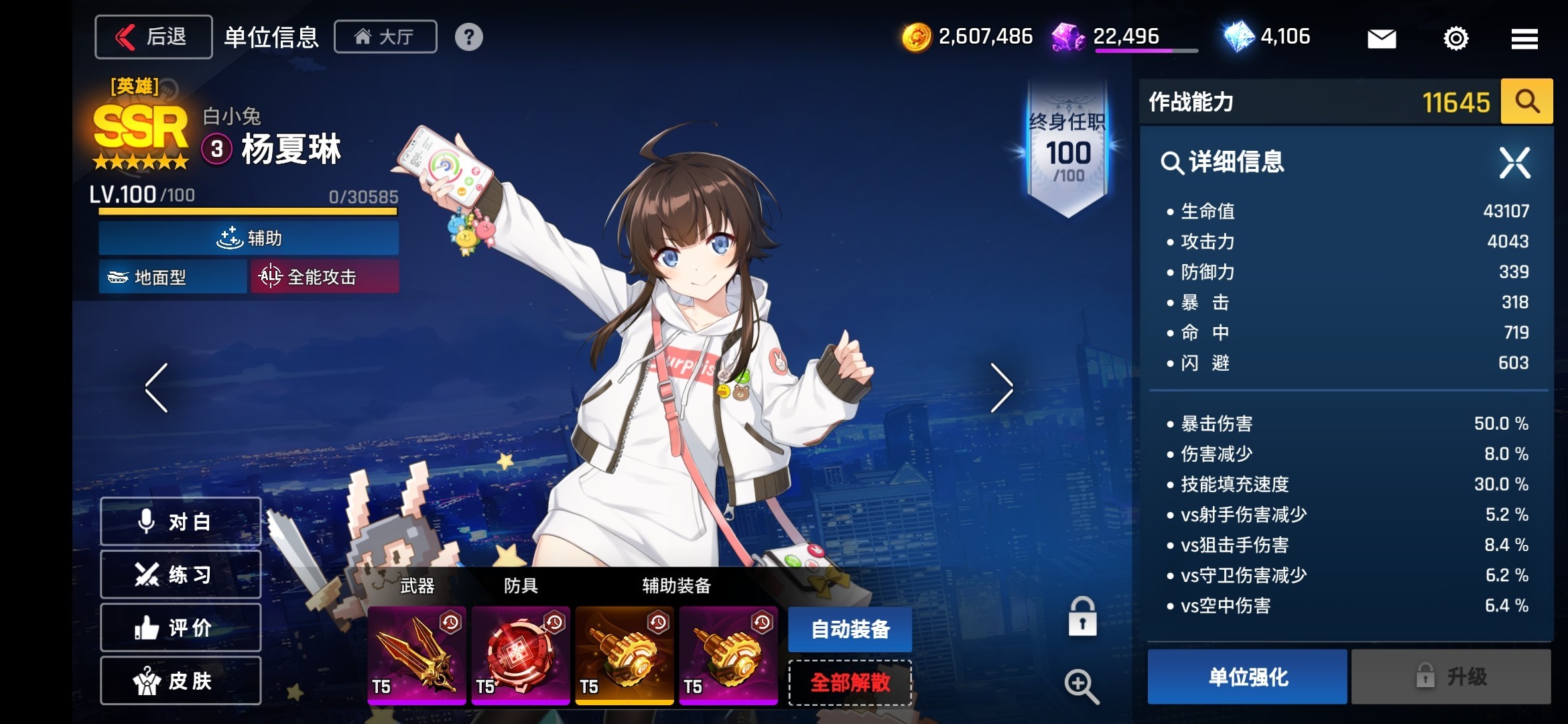Choose 自动装备 auto-equip
This screenshot has height=724, width=1568.
[850, 629]
